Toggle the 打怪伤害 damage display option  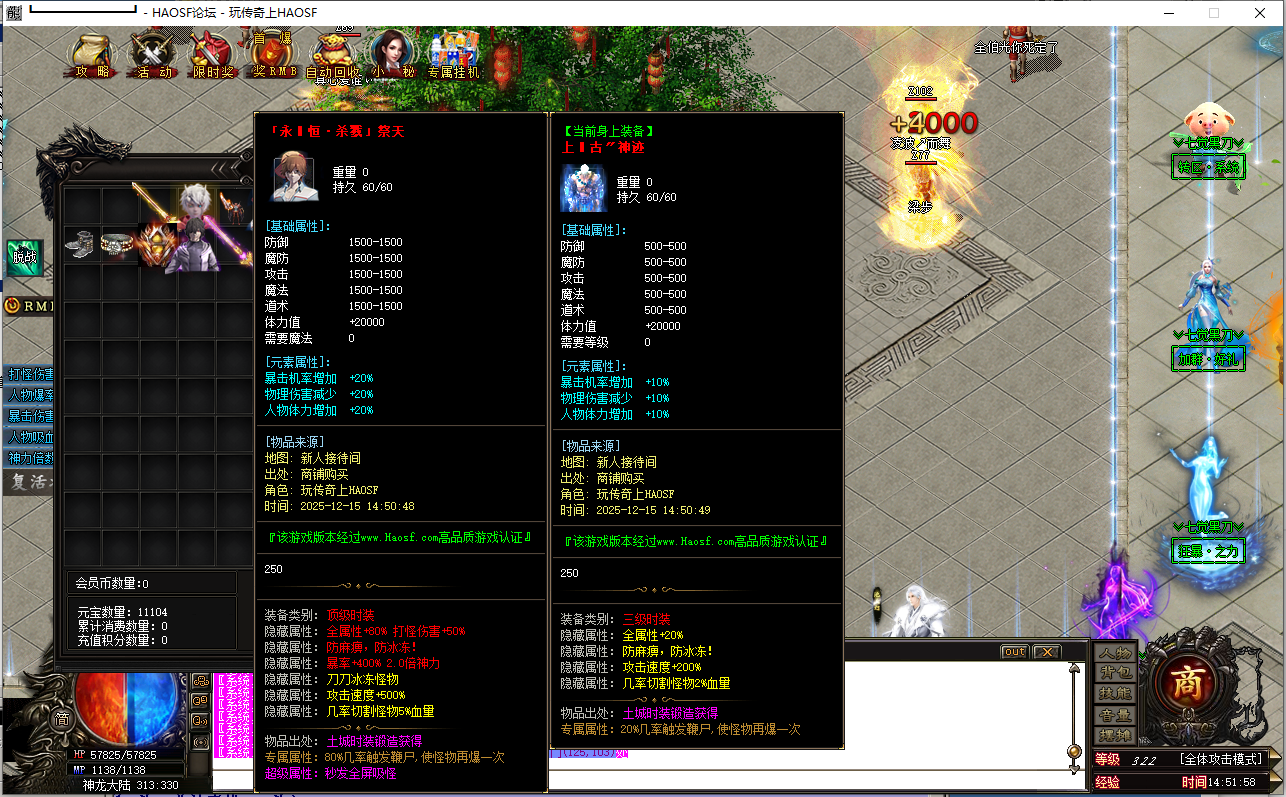click(24, 374)
